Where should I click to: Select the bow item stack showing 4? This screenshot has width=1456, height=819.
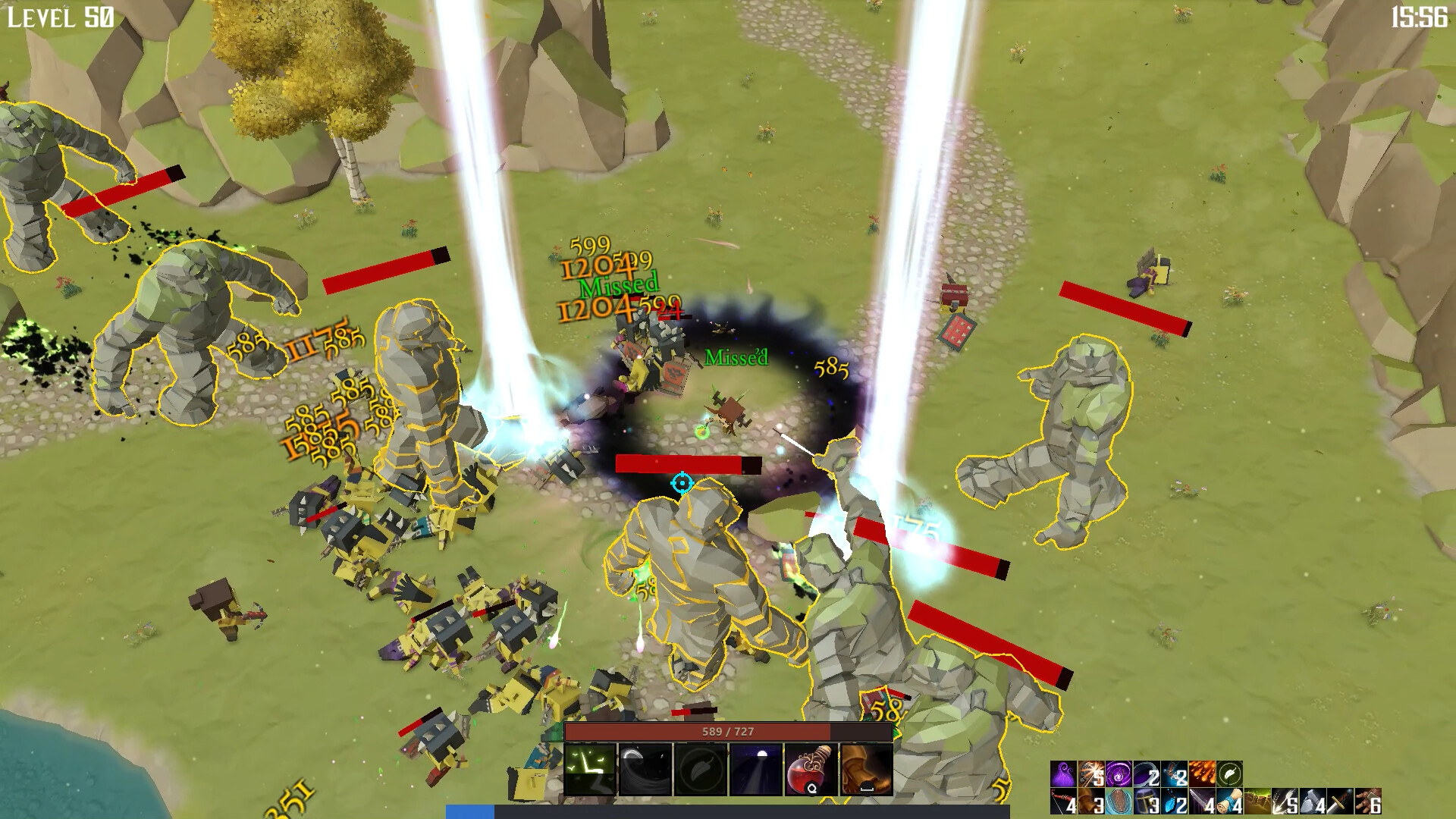1062,804
